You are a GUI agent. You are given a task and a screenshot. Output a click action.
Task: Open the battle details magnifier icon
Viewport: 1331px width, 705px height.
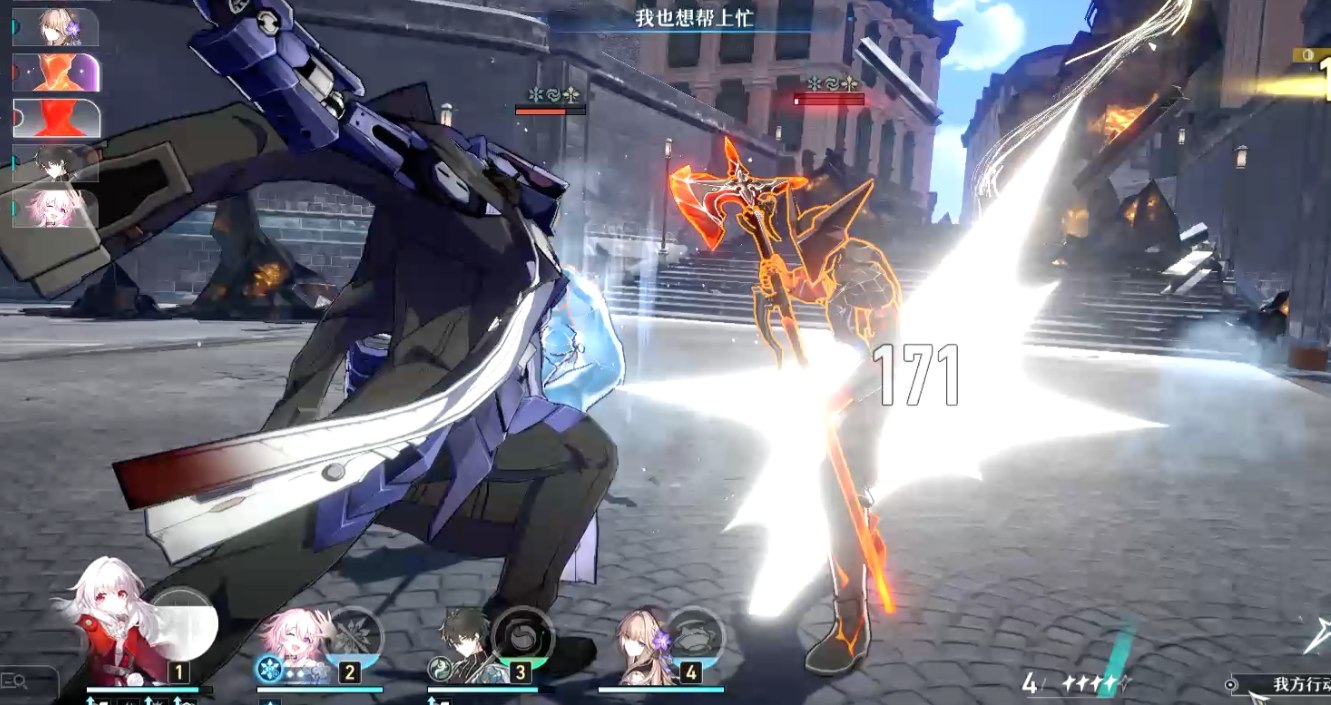tap(14, 682)
